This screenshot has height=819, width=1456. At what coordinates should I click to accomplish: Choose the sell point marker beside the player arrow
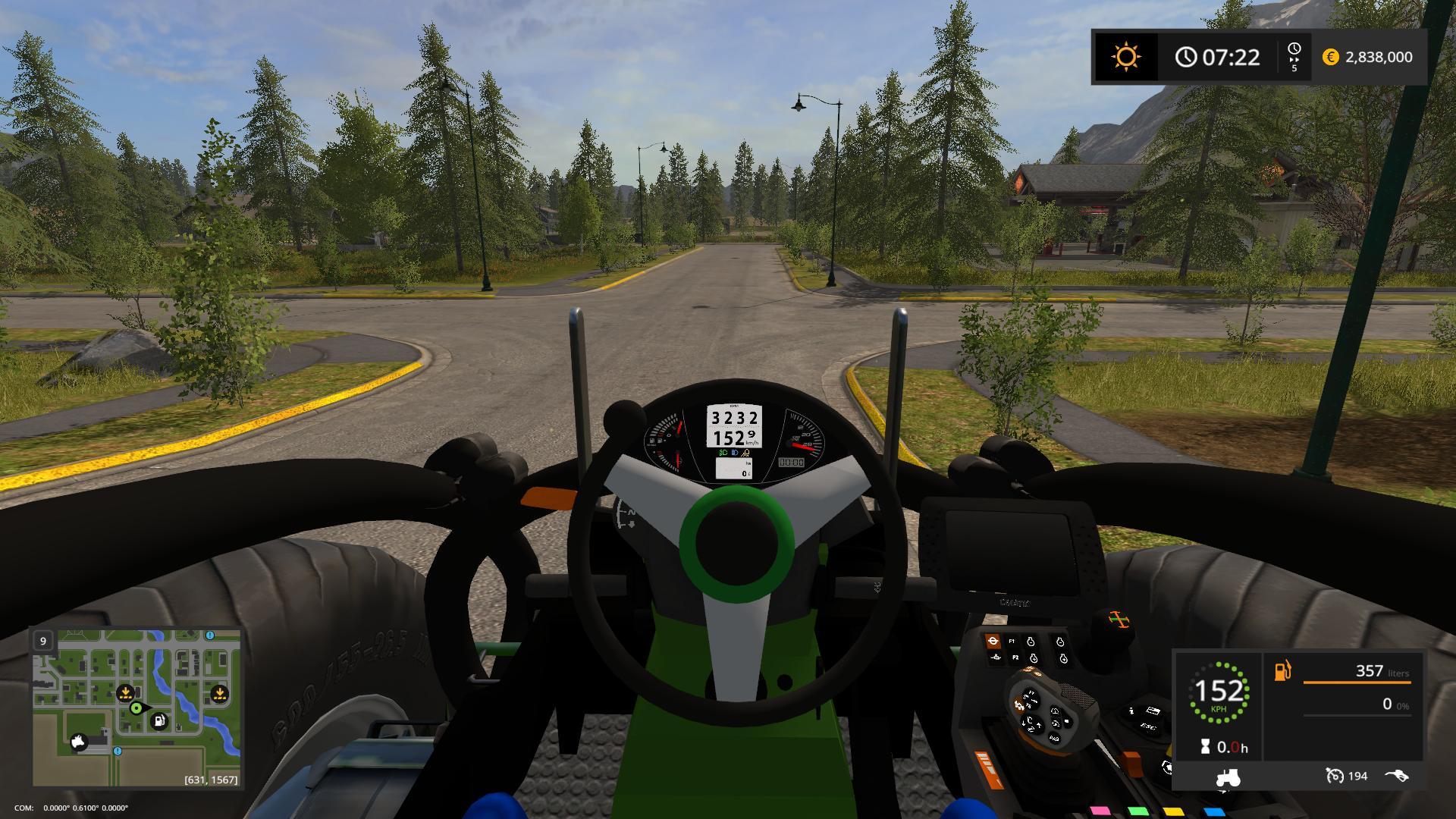click(125, 692)
